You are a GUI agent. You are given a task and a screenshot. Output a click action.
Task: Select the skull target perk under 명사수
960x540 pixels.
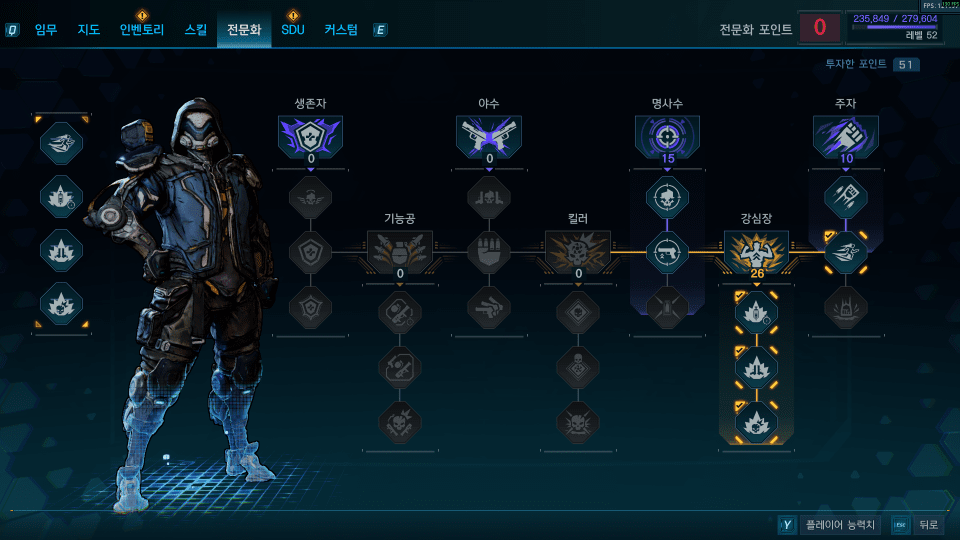pyautogui.click(x=667, y=198)
